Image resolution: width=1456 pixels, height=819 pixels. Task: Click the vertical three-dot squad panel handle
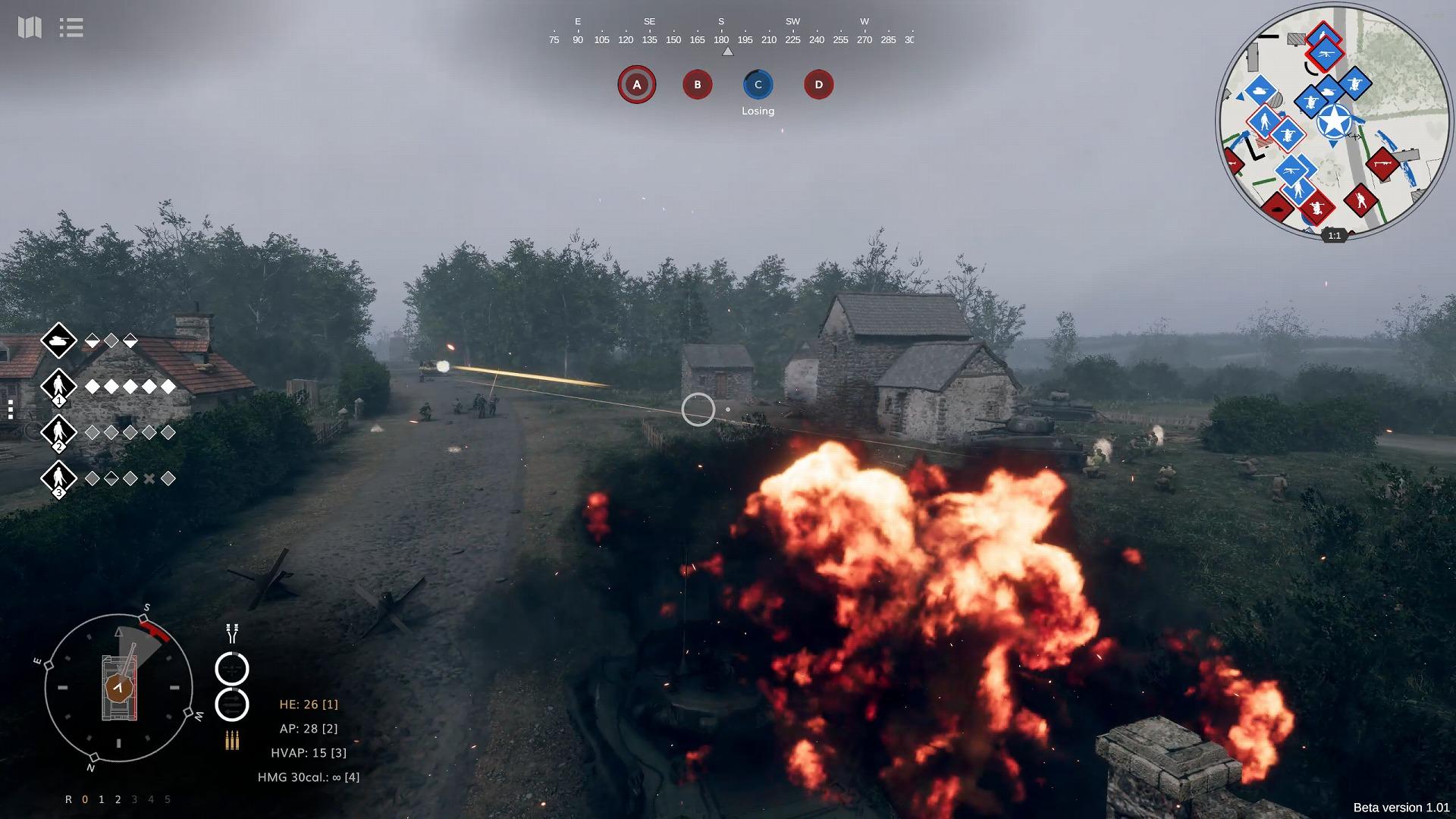point(11,409)
